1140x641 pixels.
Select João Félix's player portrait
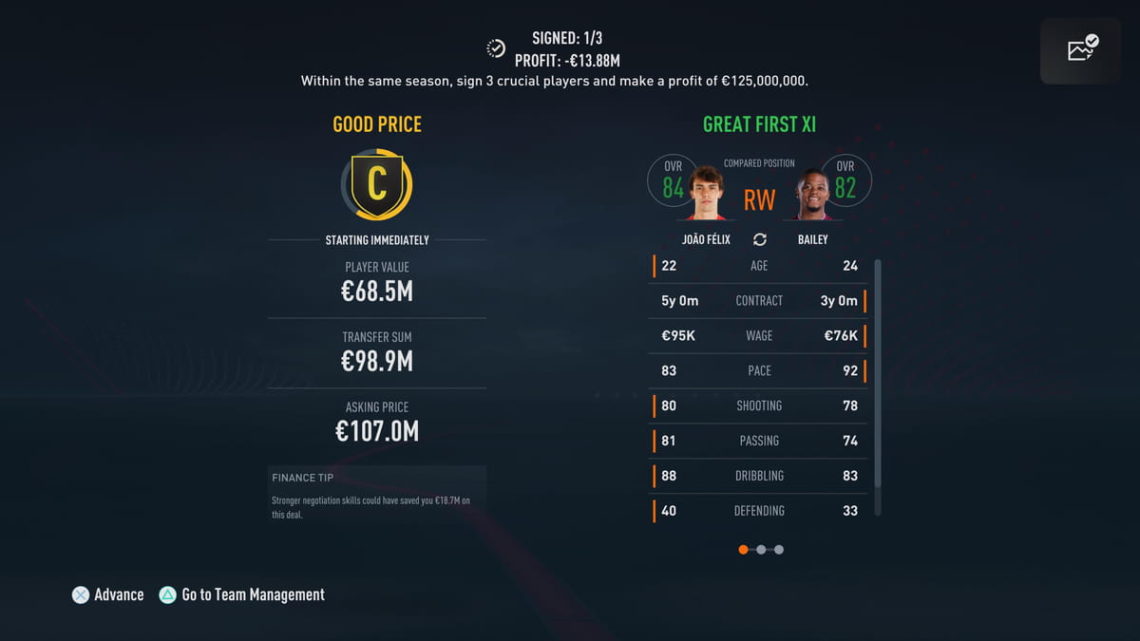706,194
